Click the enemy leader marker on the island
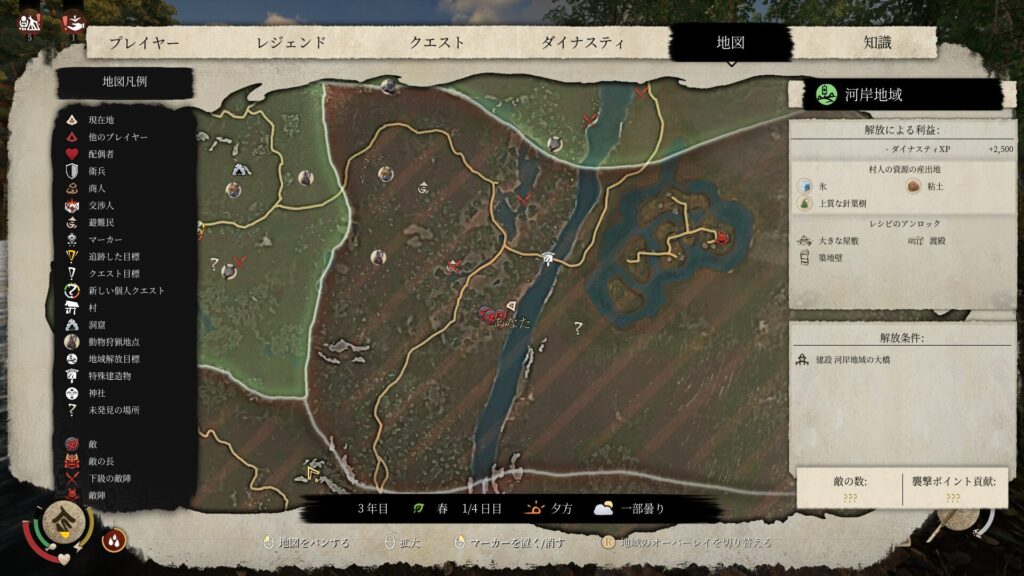 (722, 238)
